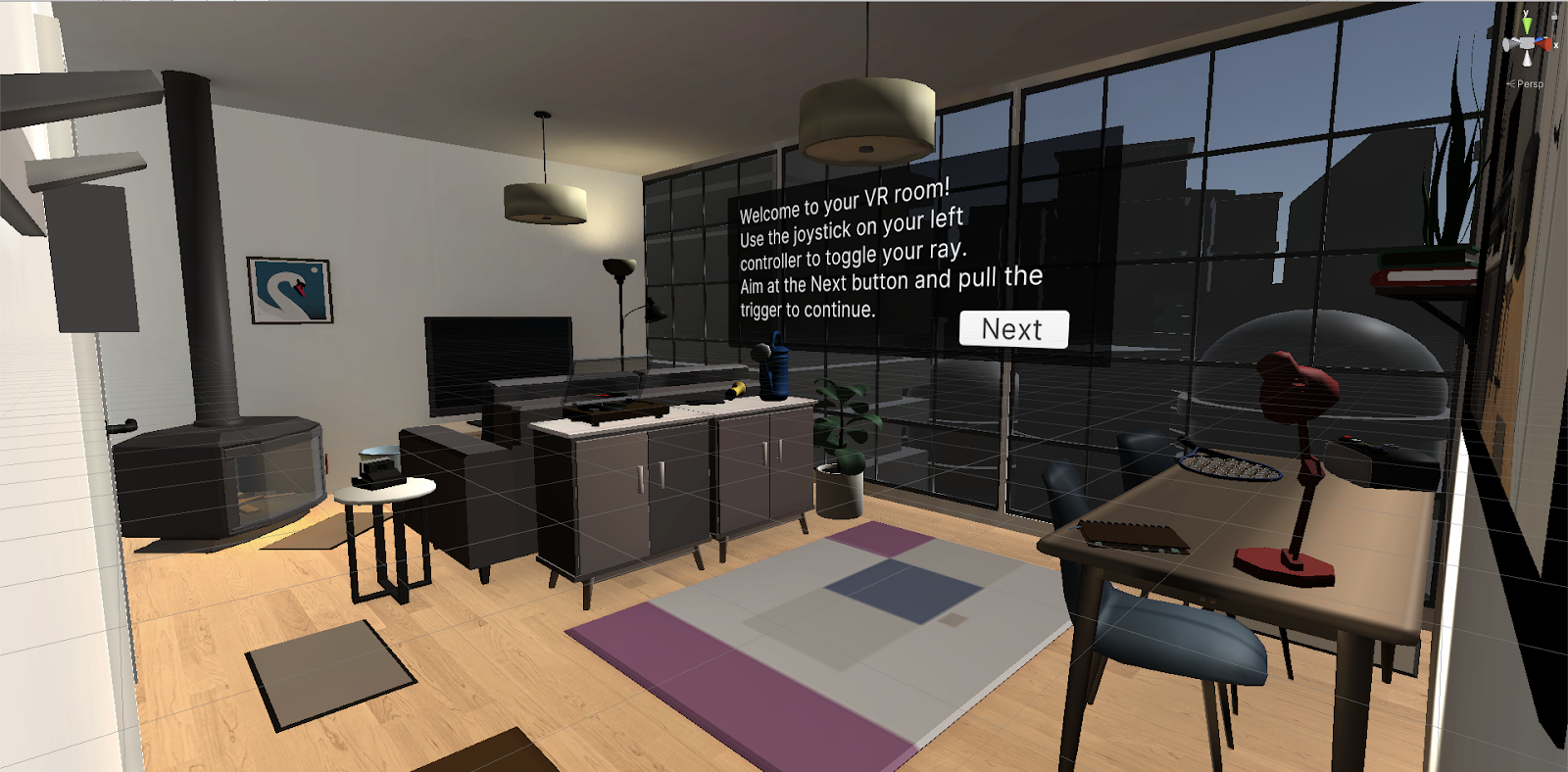Click the center cube of the orientation gizmo

click(x=1526, y=43)
